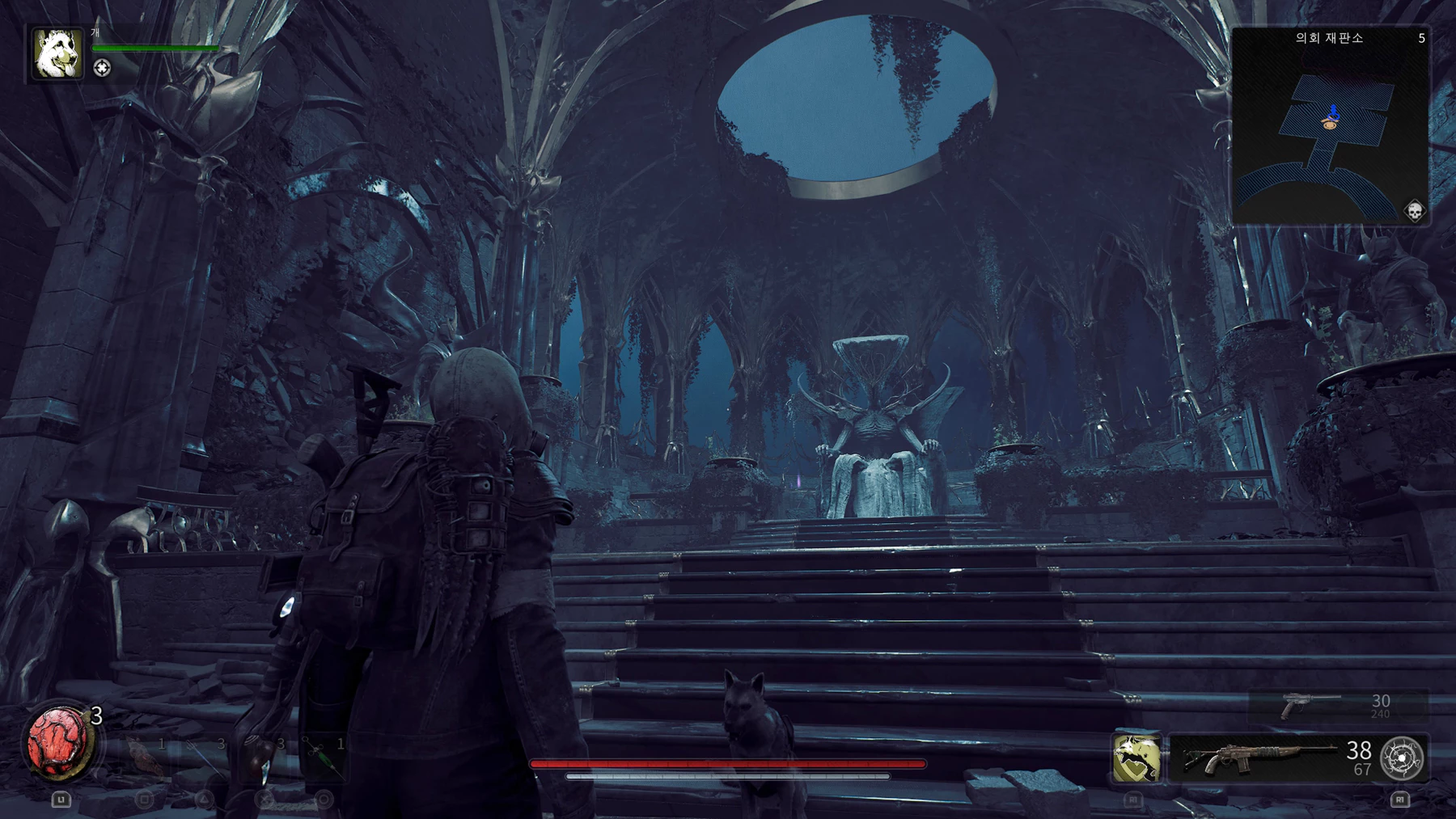Click the white dog companion portrait

coord(57,54)
